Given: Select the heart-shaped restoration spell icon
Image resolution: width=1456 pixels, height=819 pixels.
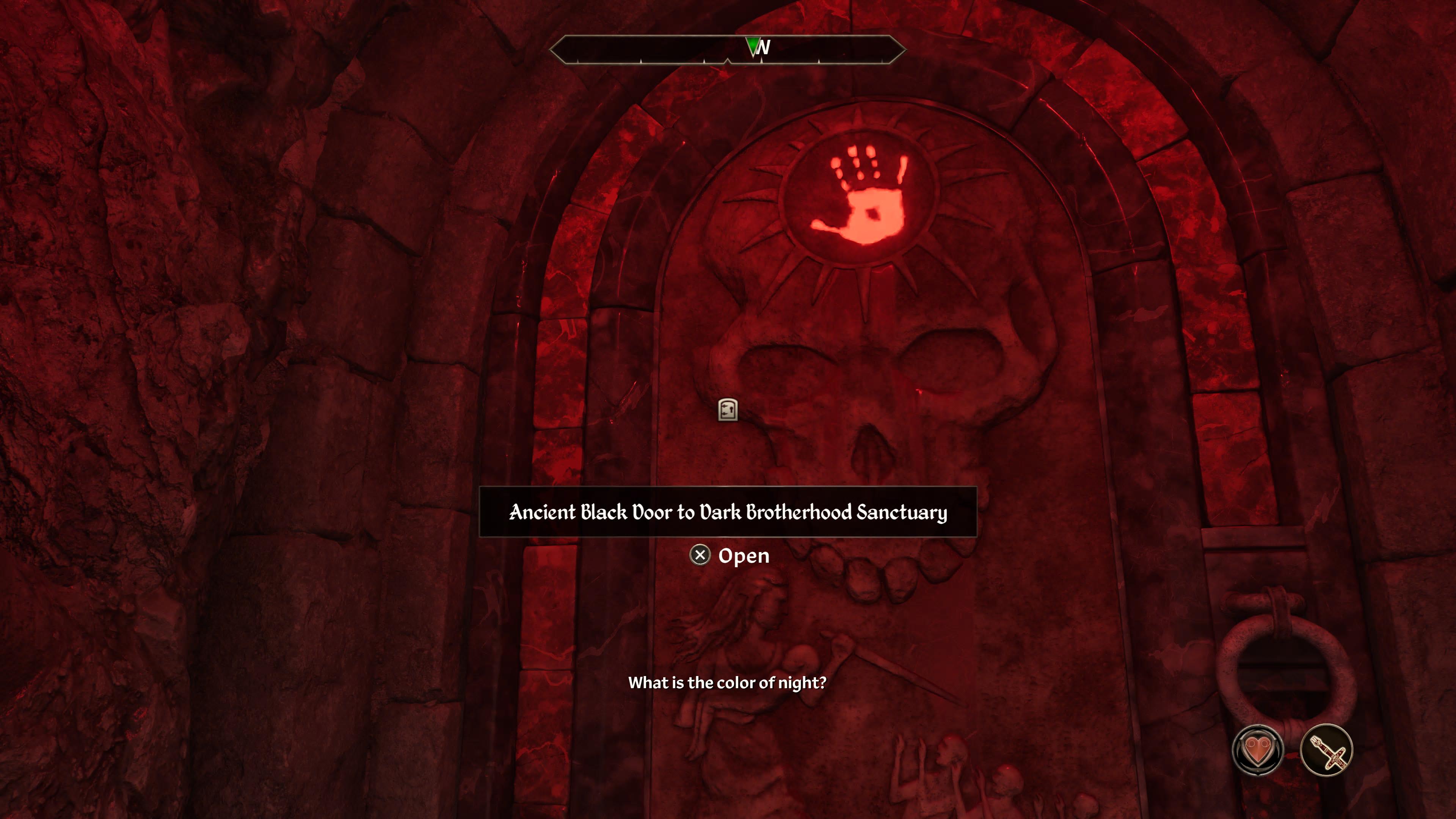Looking at the screenshot, I should [1258, 750].
